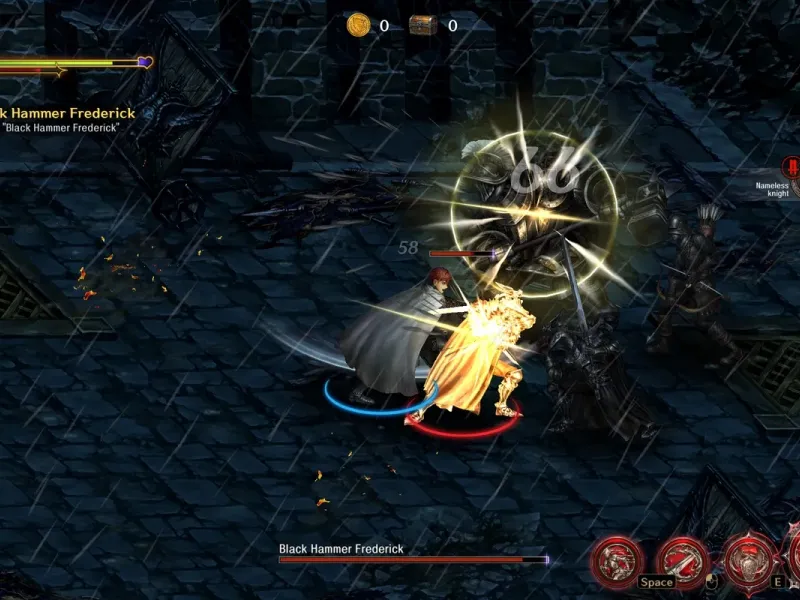The image size is (800, 600).
Task: Open the treasure chest loot counter
Action: pyautogui.click(x=423, y=25)
